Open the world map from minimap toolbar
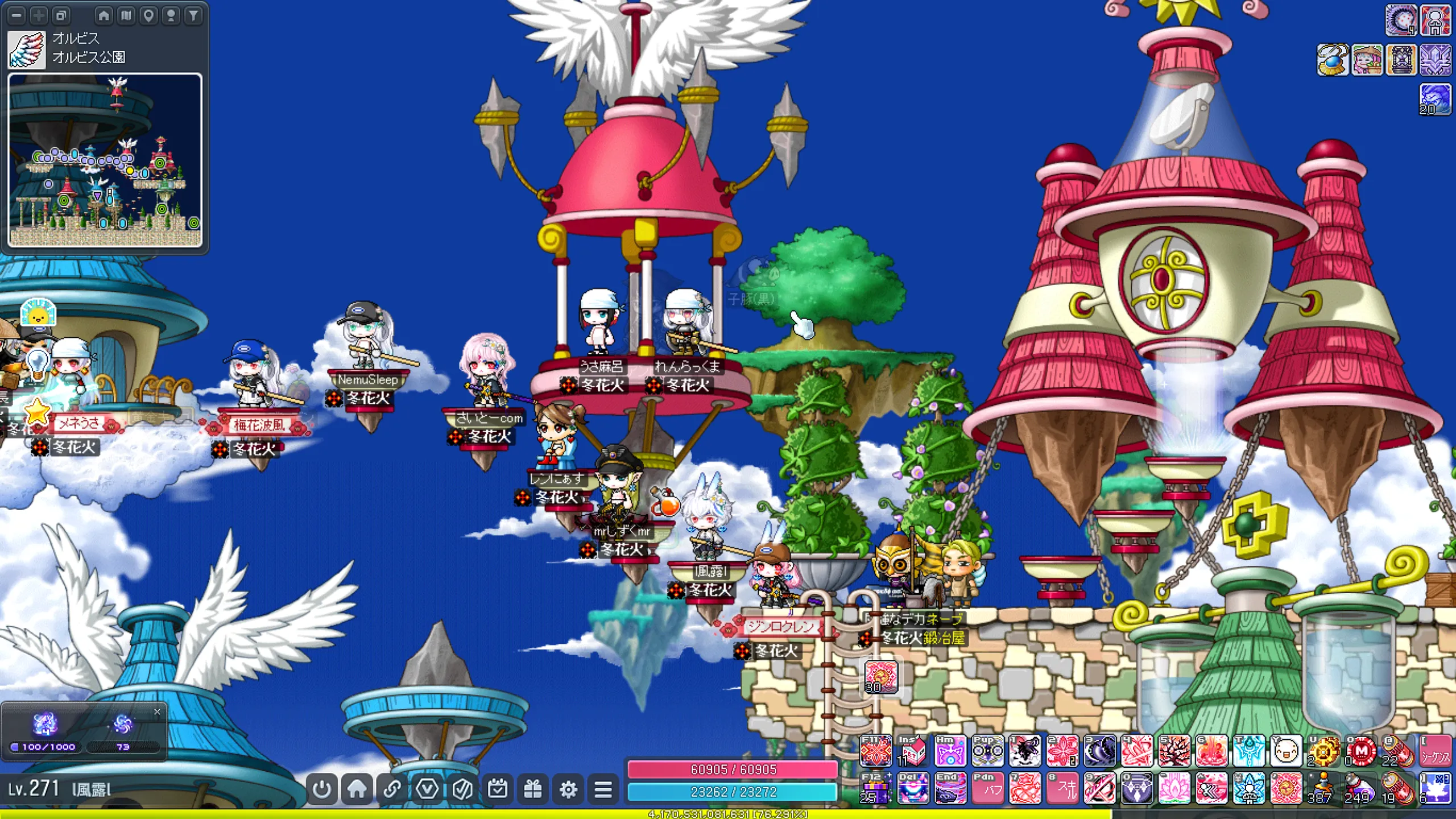 [126, 15]
